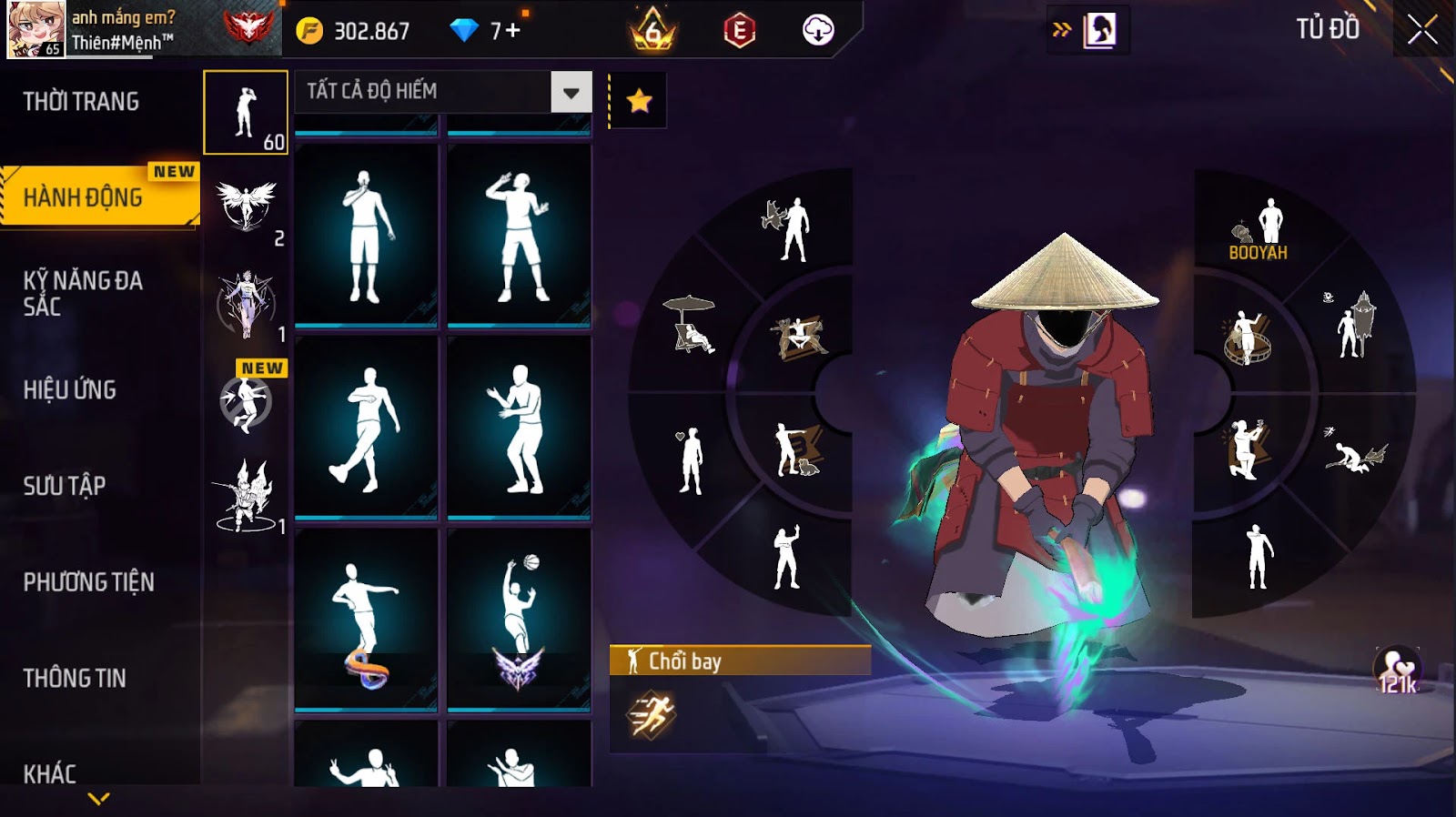The image size is (1456, 817).
Task: Open the Hiệu Ứng category
Action: coord(70,389)
